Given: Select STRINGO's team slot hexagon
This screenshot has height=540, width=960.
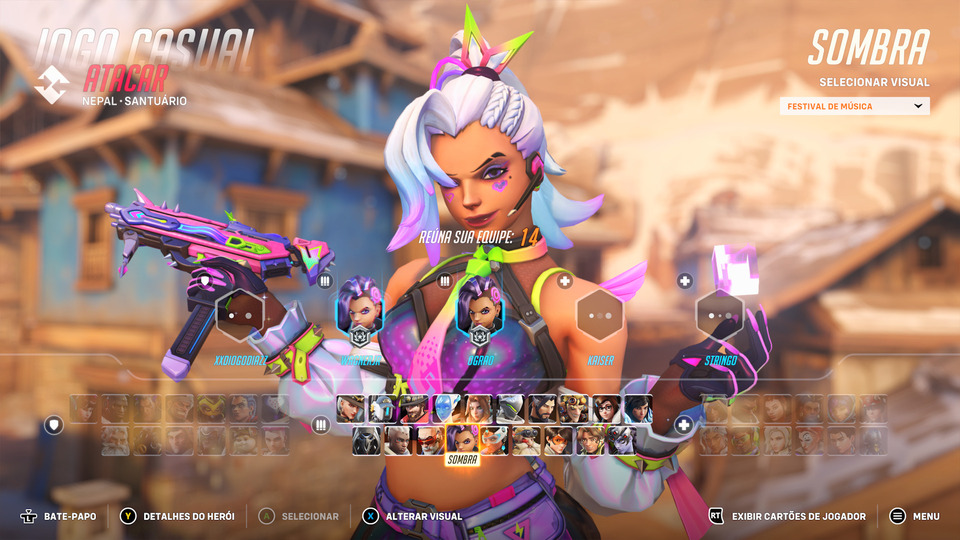Looking at the screenshot, I should click(x=720, y=314).
